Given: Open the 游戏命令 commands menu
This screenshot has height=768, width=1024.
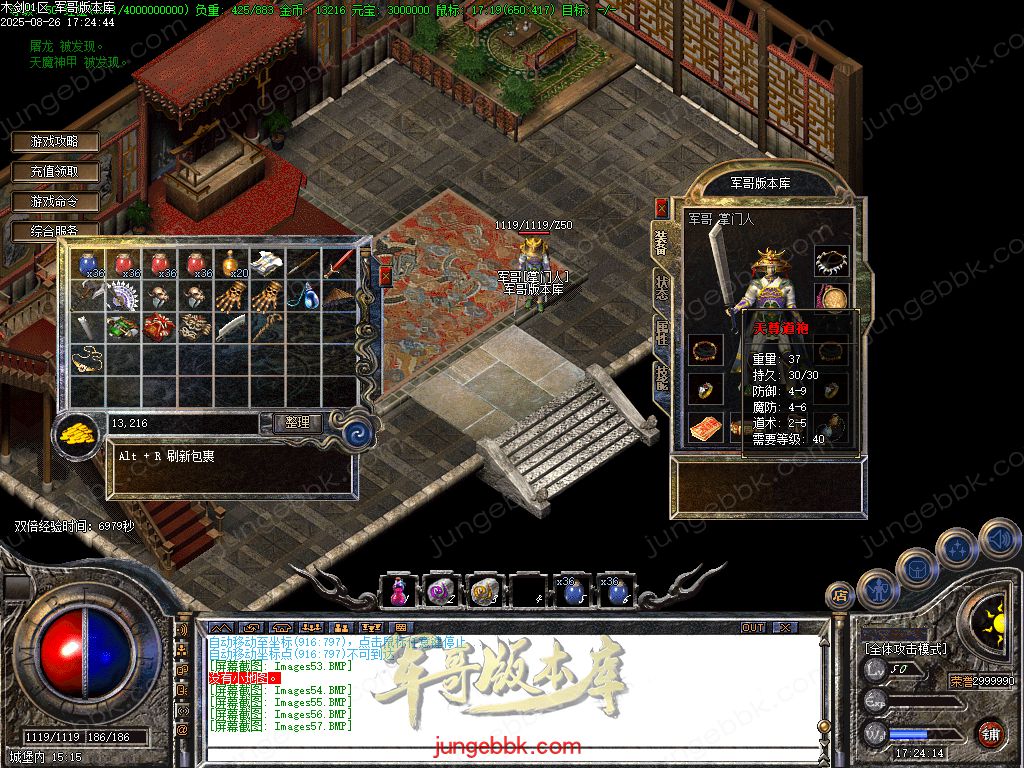Looking at the screenshot, I should coord(54,202).
